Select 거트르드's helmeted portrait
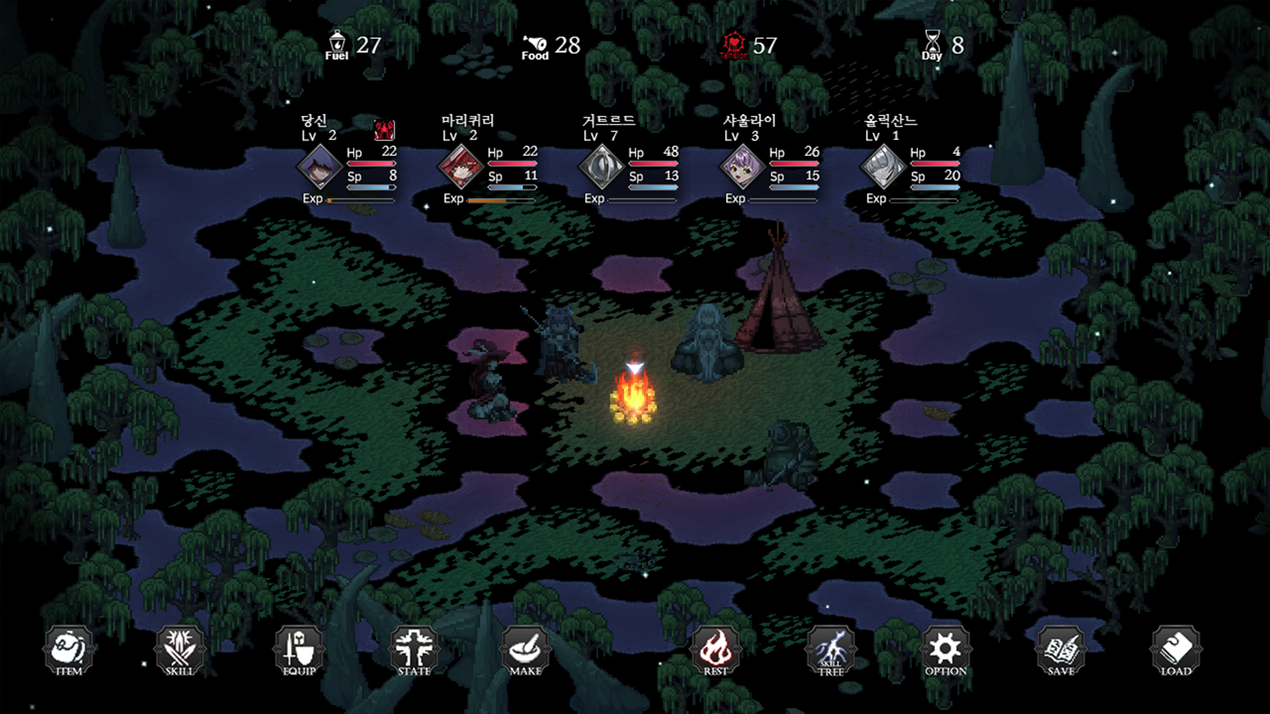 pos(602,166)
